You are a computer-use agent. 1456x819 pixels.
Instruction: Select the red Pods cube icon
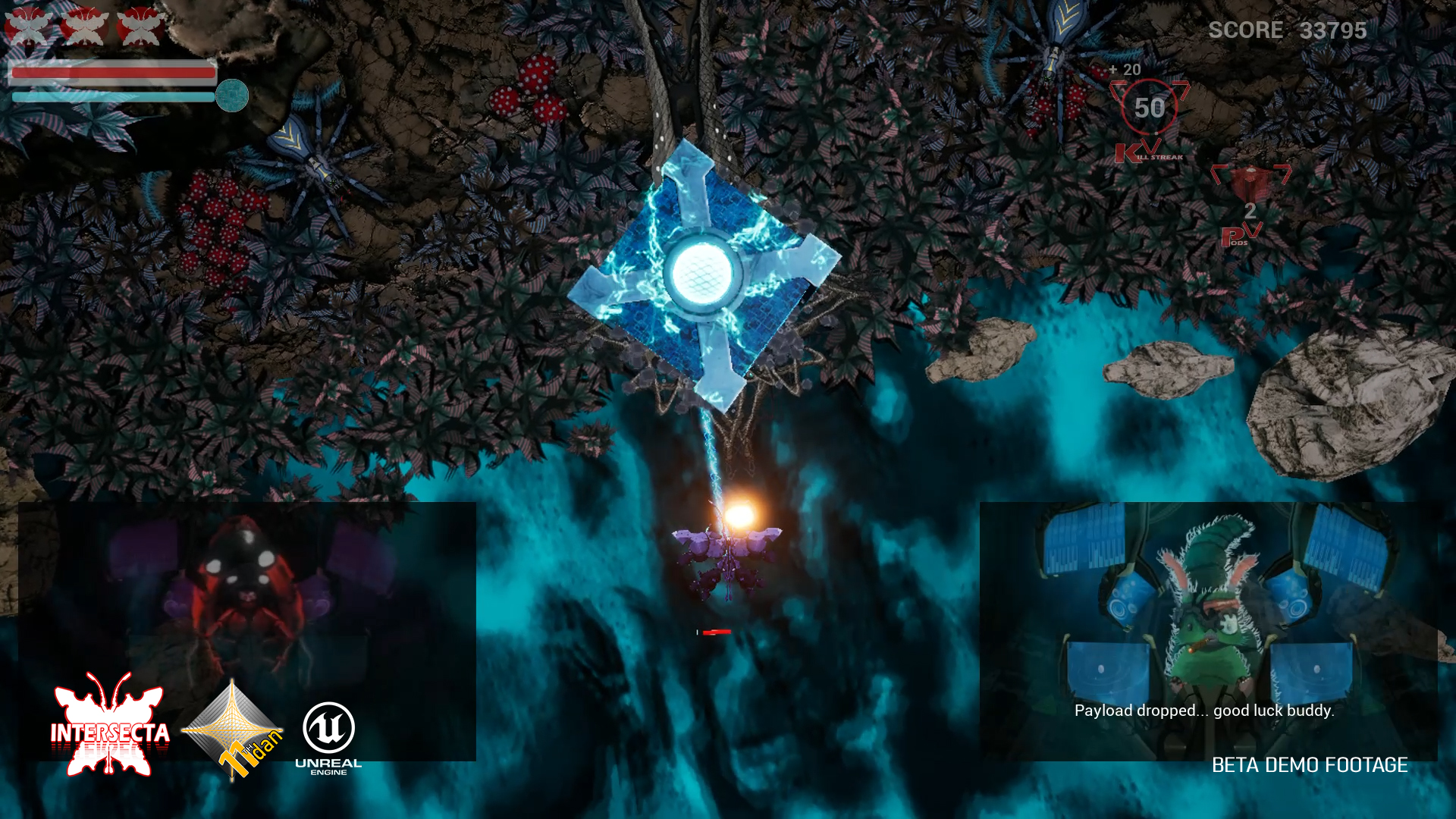coord(1250,184)
